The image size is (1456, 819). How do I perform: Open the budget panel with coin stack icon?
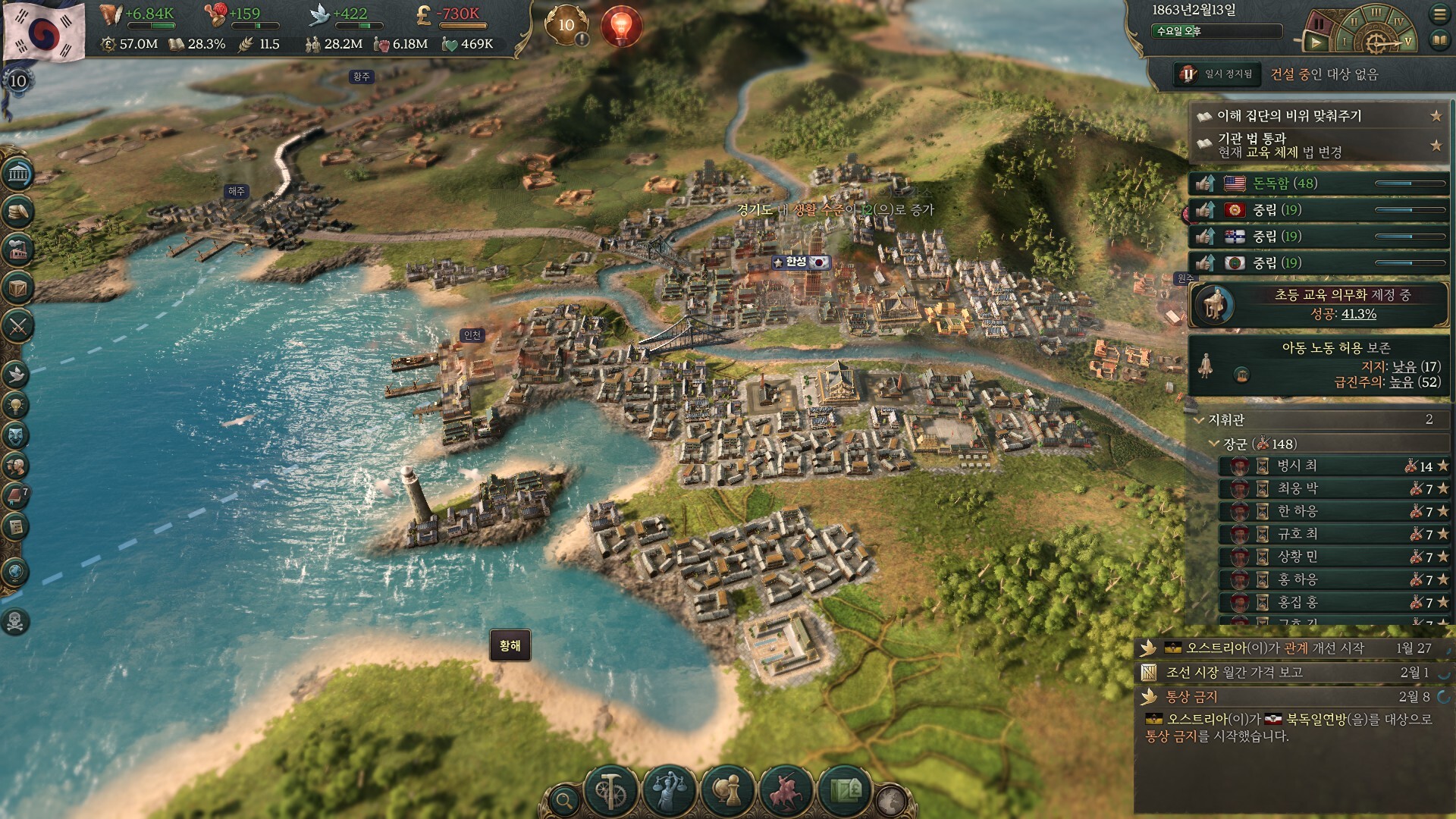coord(17,212)
